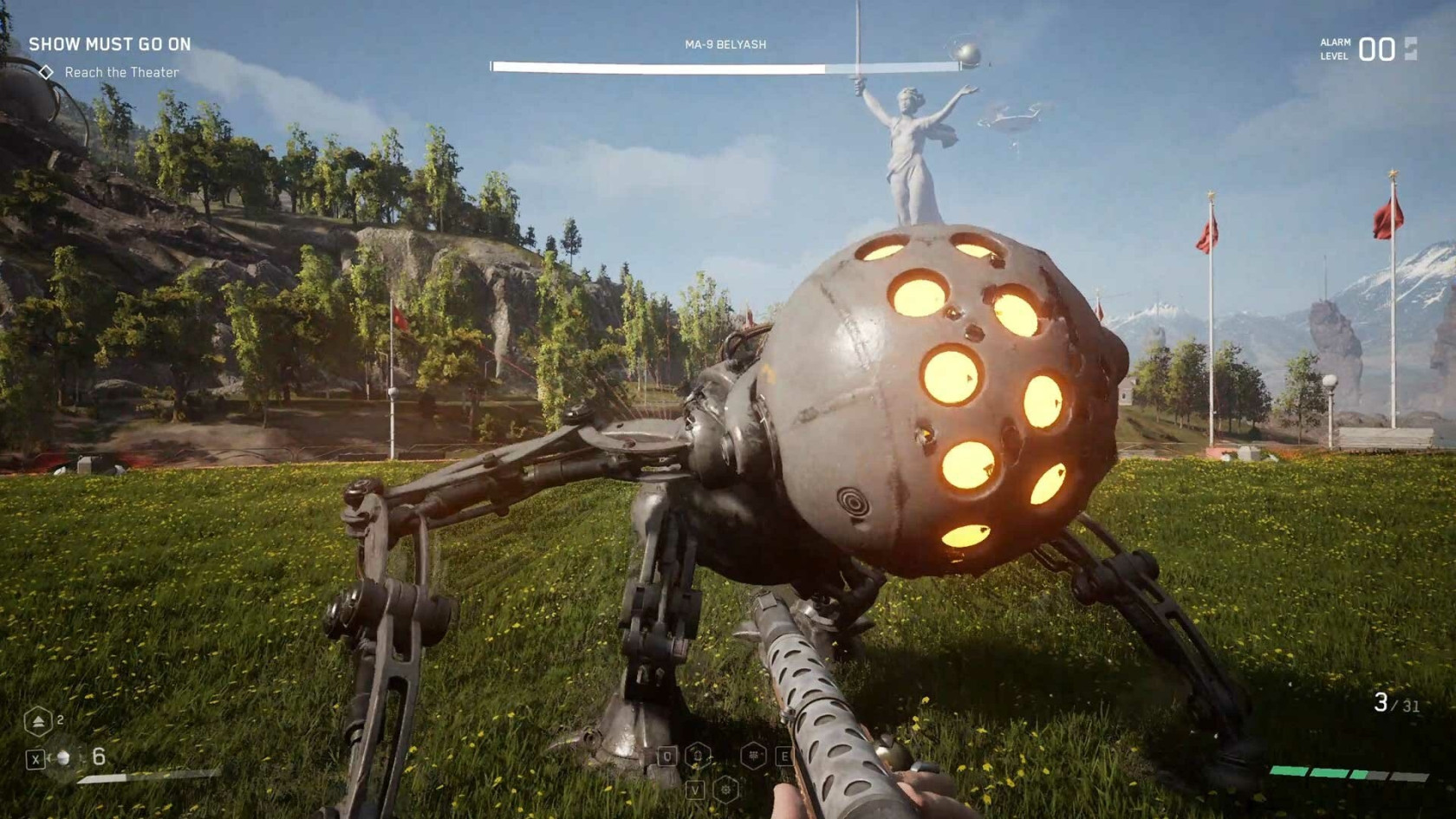The image size is (1456, 819).
Task: Use the hexagon consumable icon with double arrow
Action: point(37,721)
